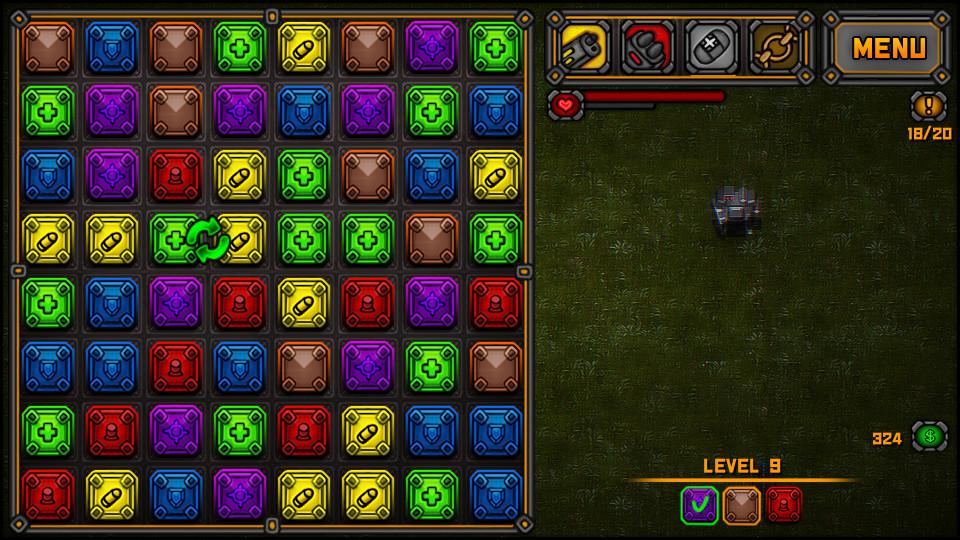This screenshot has height=540, width=960.
Task: Open the green dollar money icon
Action: click(929, 437)
